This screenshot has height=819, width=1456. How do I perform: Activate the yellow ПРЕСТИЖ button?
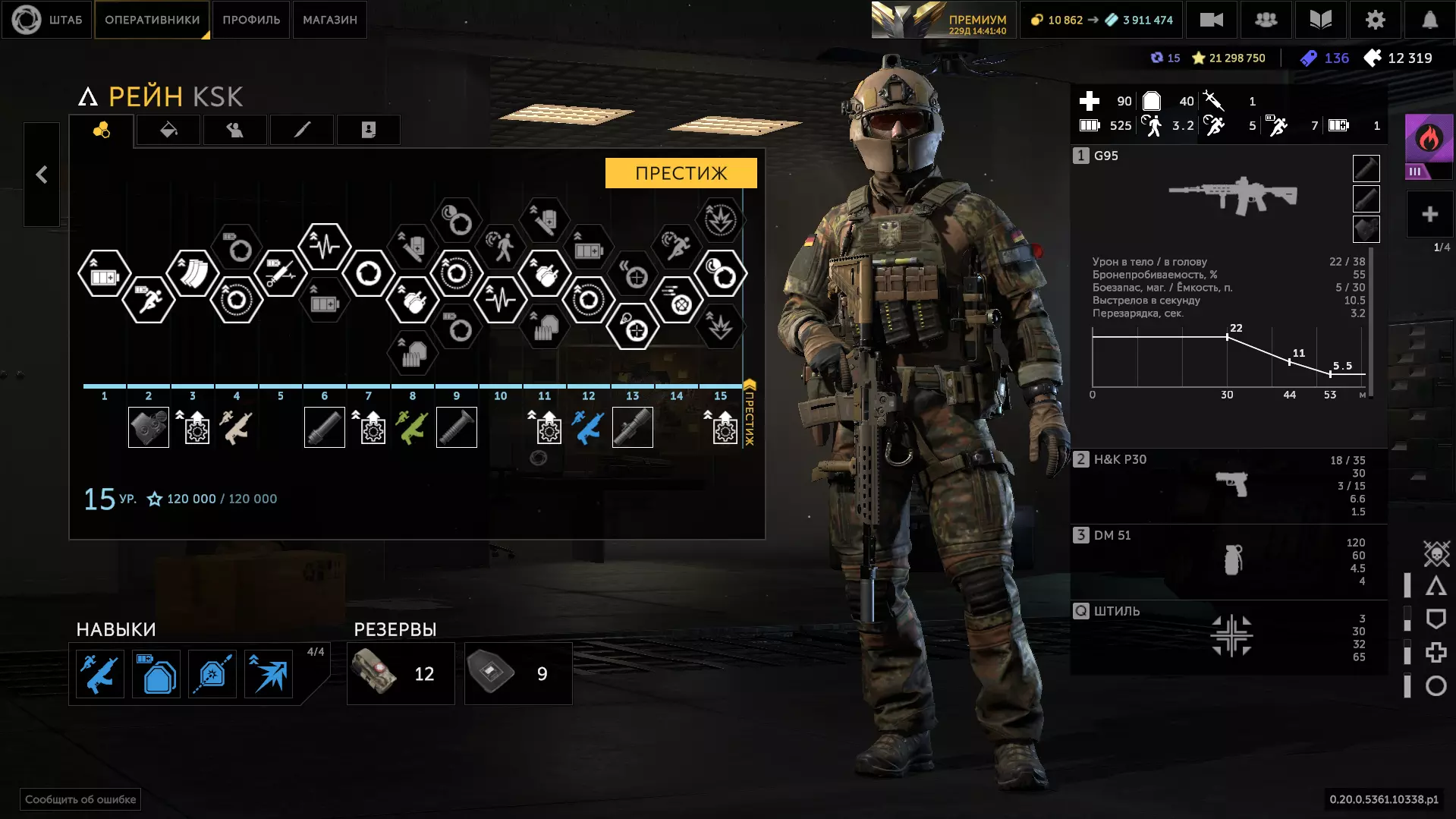[x=681, y=173]
